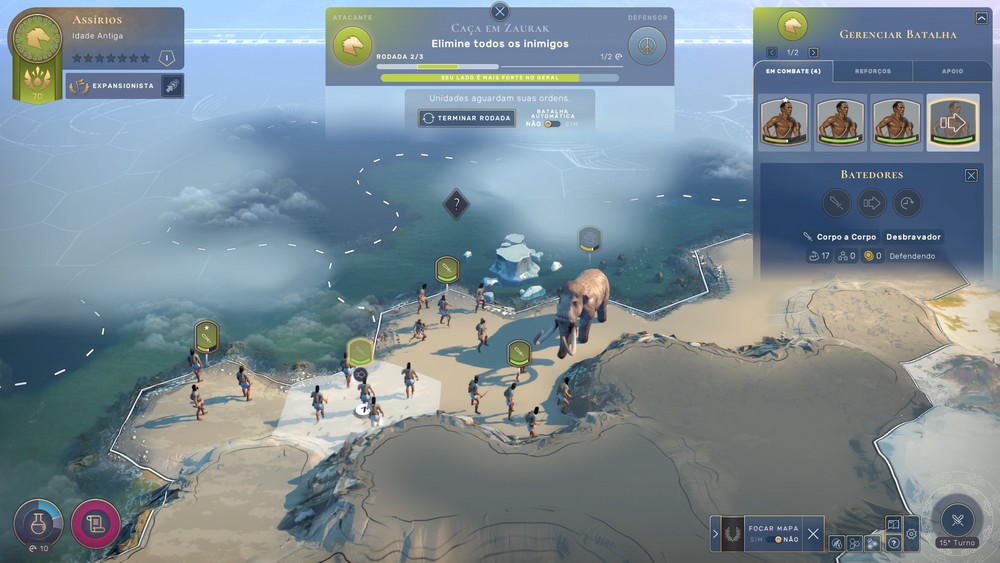Open the game settings gear
Viewport: 1000px width, 563px height.
point(911,534)
